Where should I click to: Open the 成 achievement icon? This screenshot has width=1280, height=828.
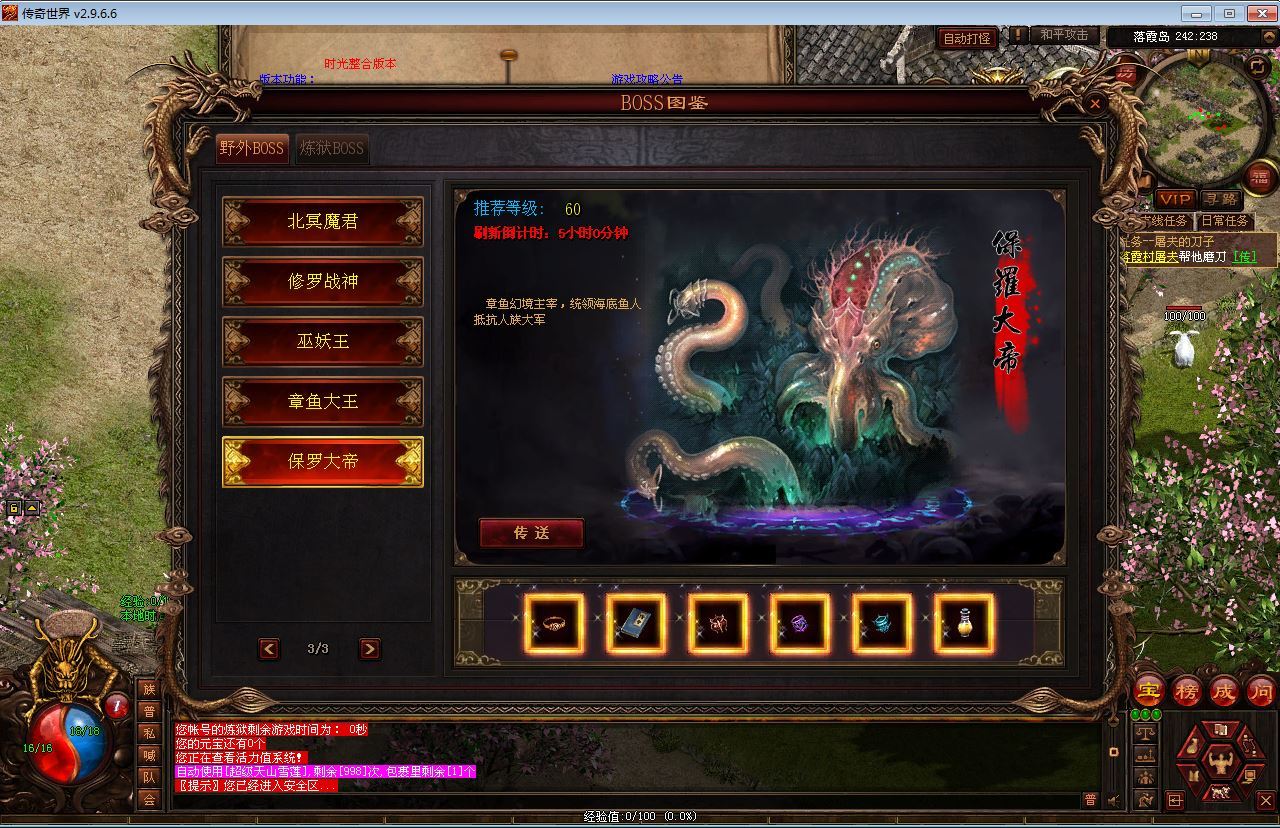click(1226, 691)
